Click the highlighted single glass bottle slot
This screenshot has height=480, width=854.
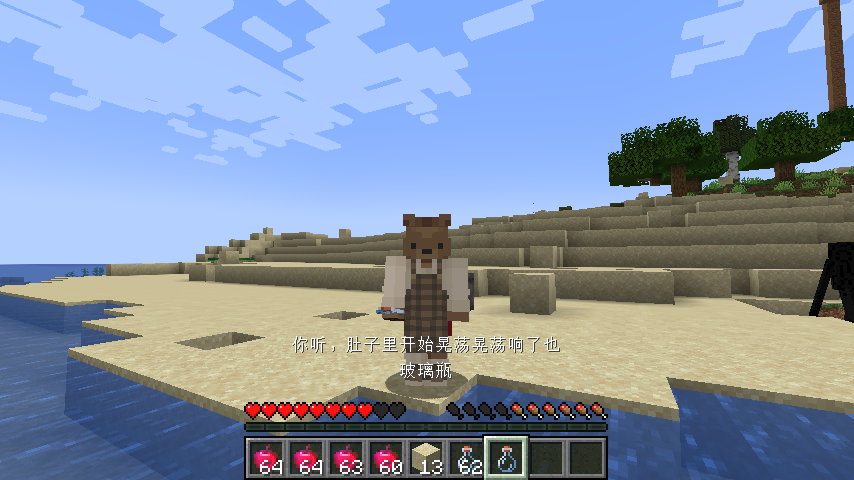click(506, 458)
